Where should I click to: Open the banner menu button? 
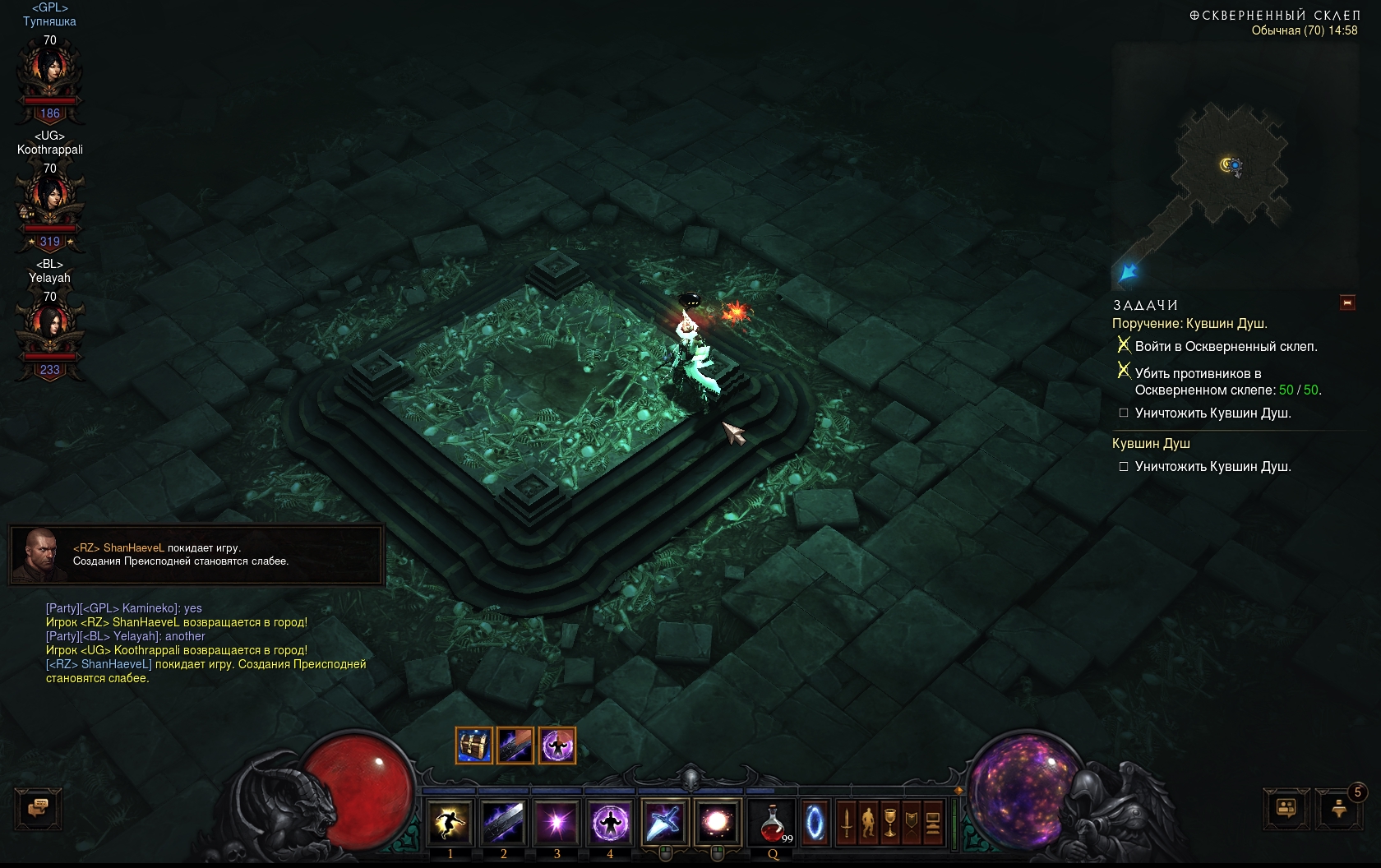[x=911, y=822]
